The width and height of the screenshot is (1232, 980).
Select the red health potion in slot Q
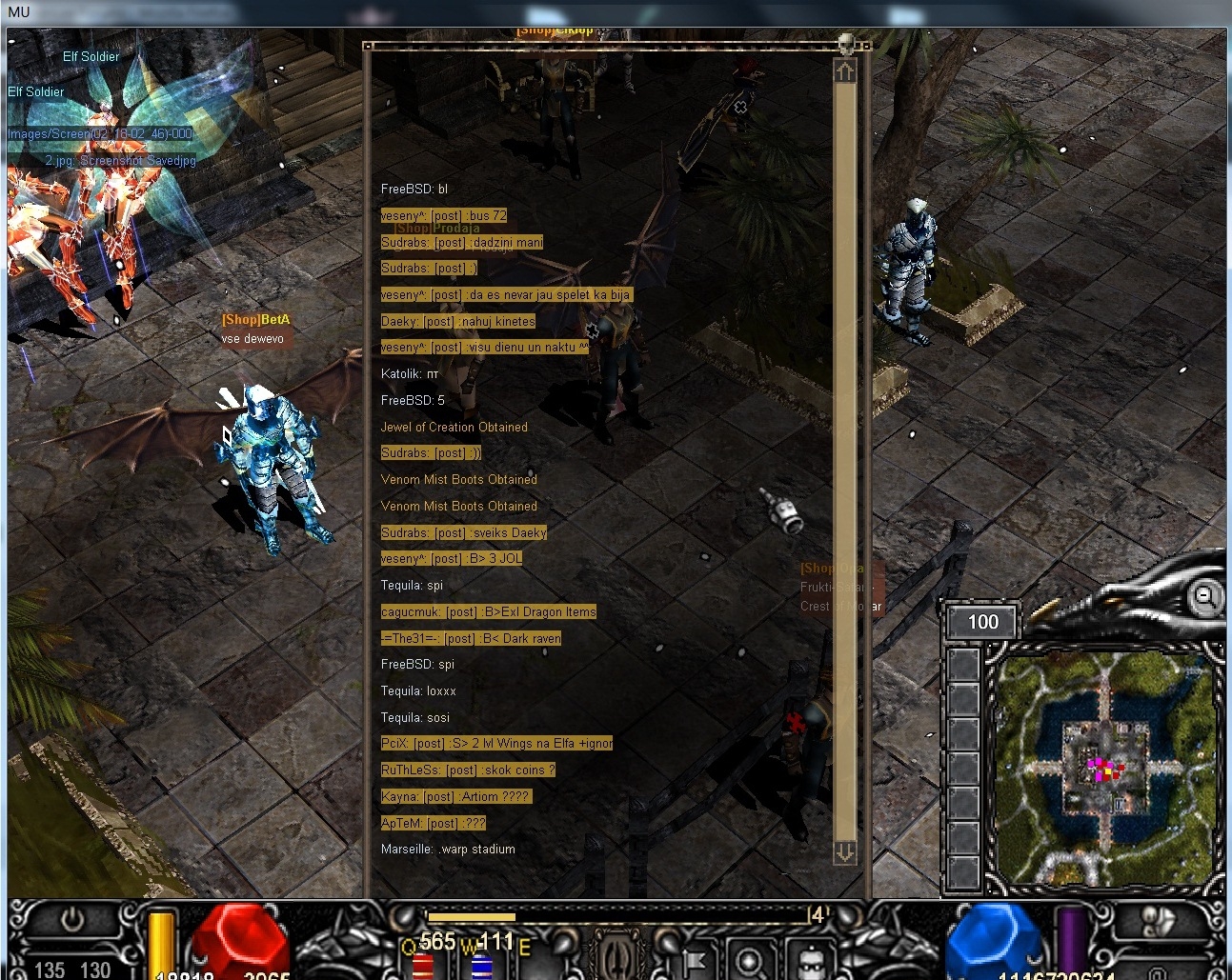pos(423,966)
